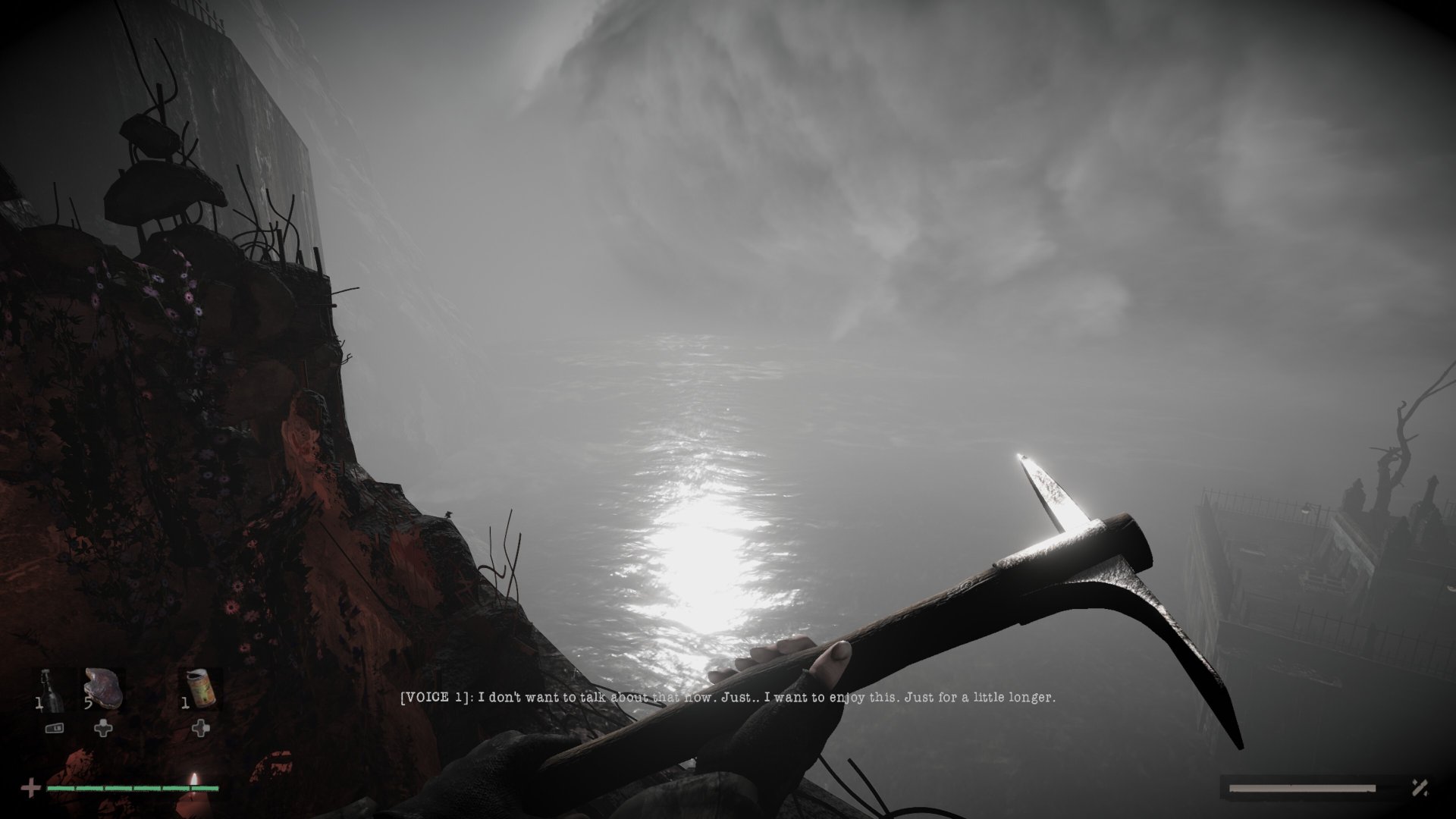
Task: Click the '1' count on the bottle slot
Action: (x=39, y=703)
